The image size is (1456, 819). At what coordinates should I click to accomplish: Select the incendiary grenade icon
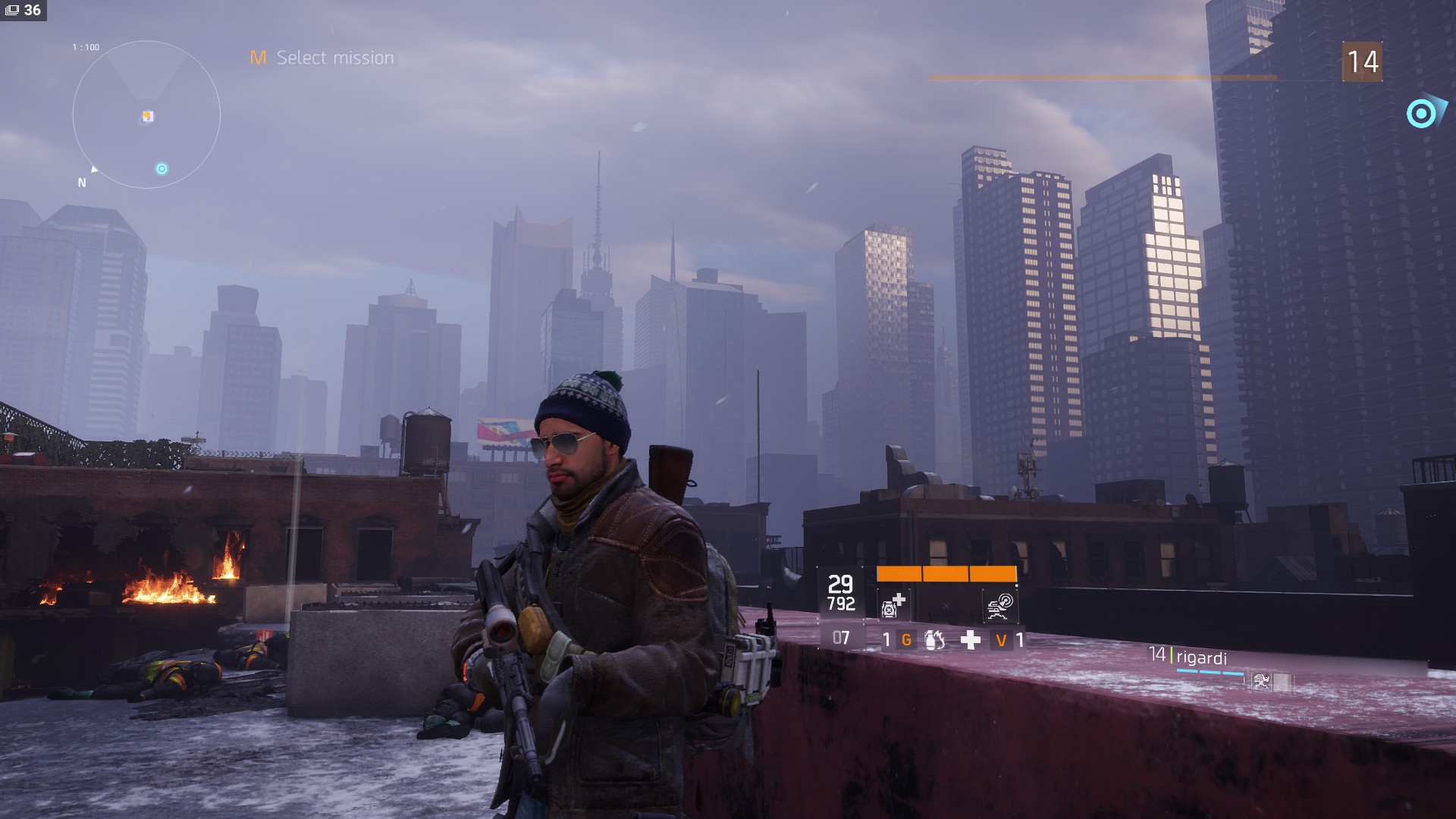[x=935, y=640]
